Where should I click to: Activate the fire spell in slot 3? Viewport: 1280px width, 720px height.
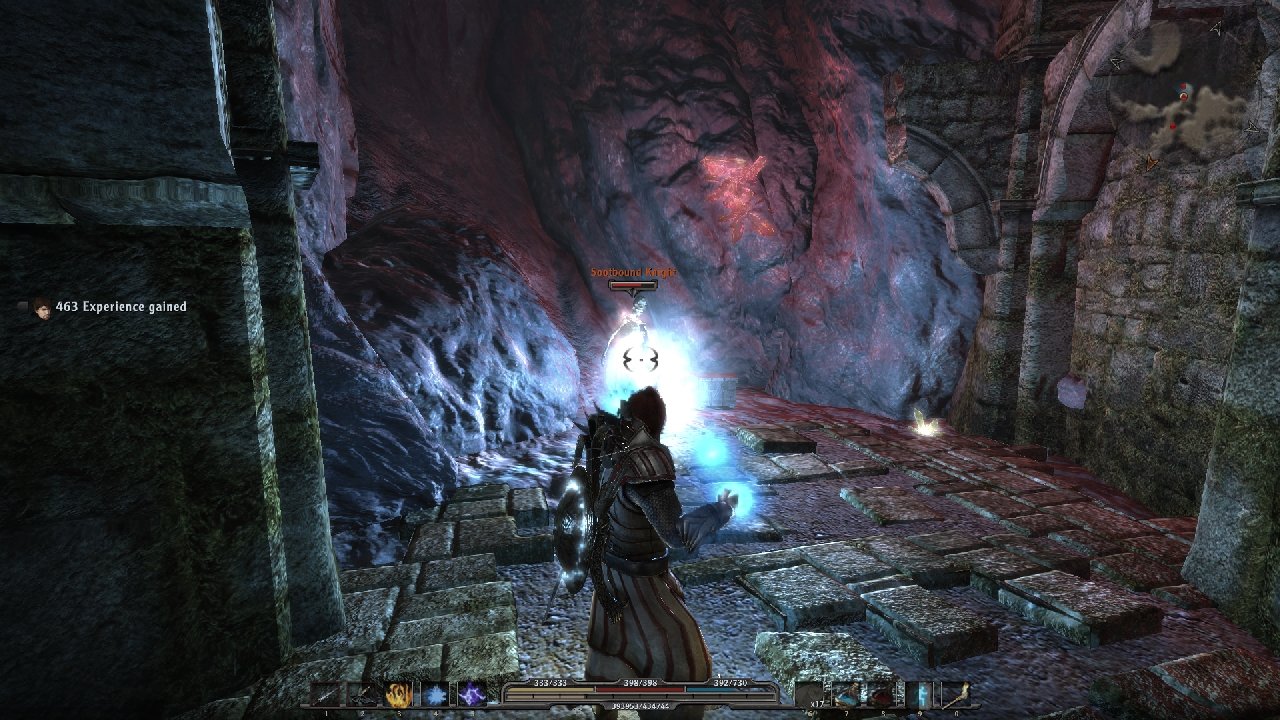400,695
